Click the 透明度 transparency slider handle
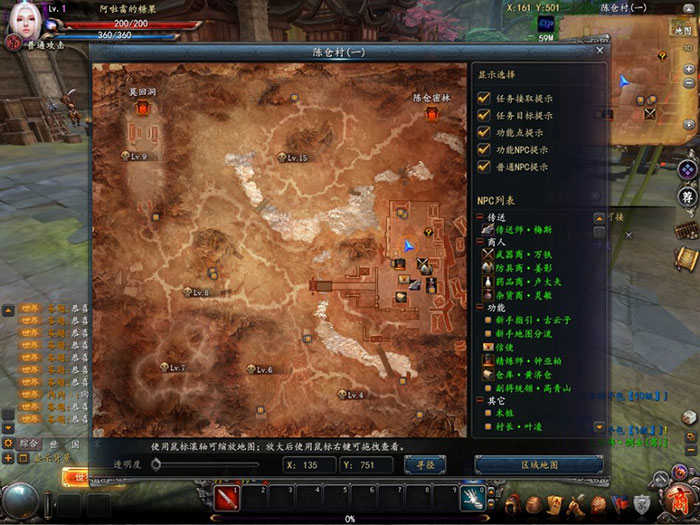The image size is (700, 525). pos(155,465)
